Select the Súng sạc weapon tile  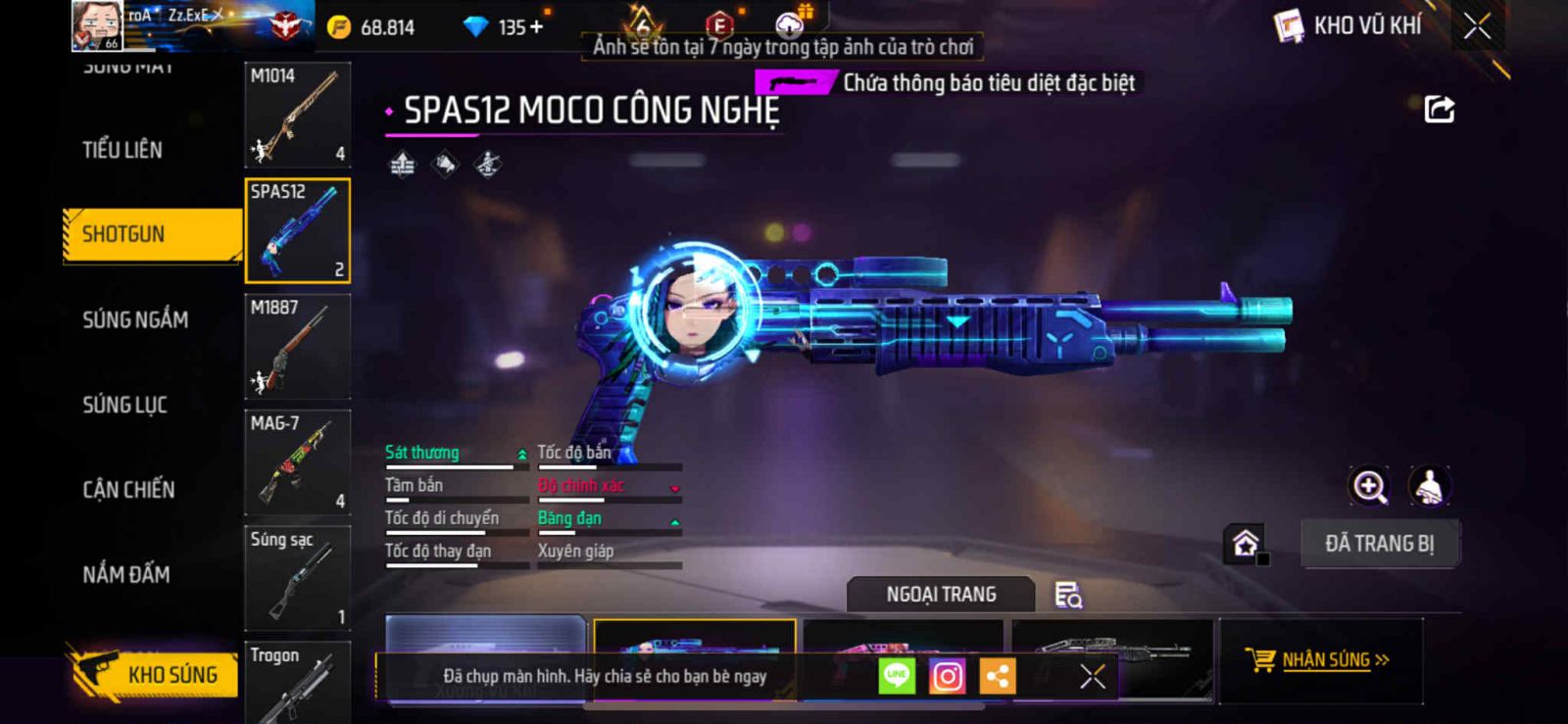pyautogui.click(x=297, y=578)
